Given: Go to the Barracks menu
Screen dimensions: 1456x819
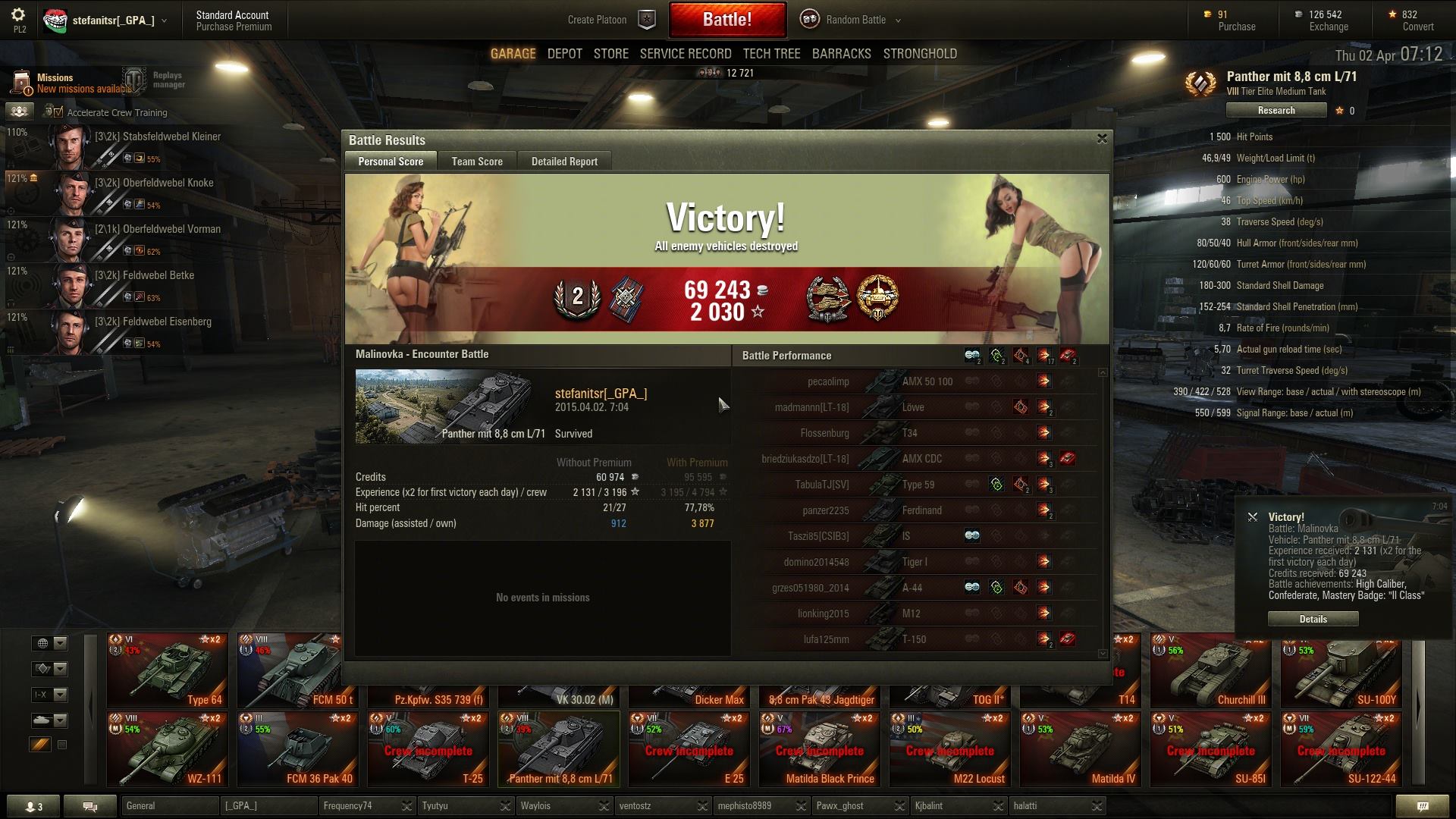Looking at the screenshot, I should (841, 54).
